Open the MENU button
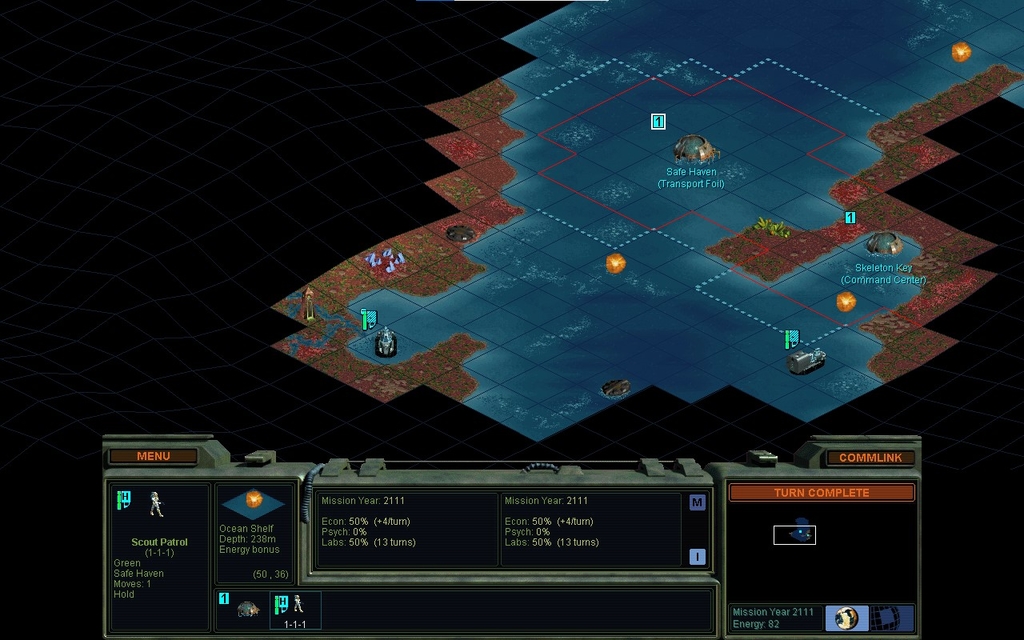 pos(153,456)
